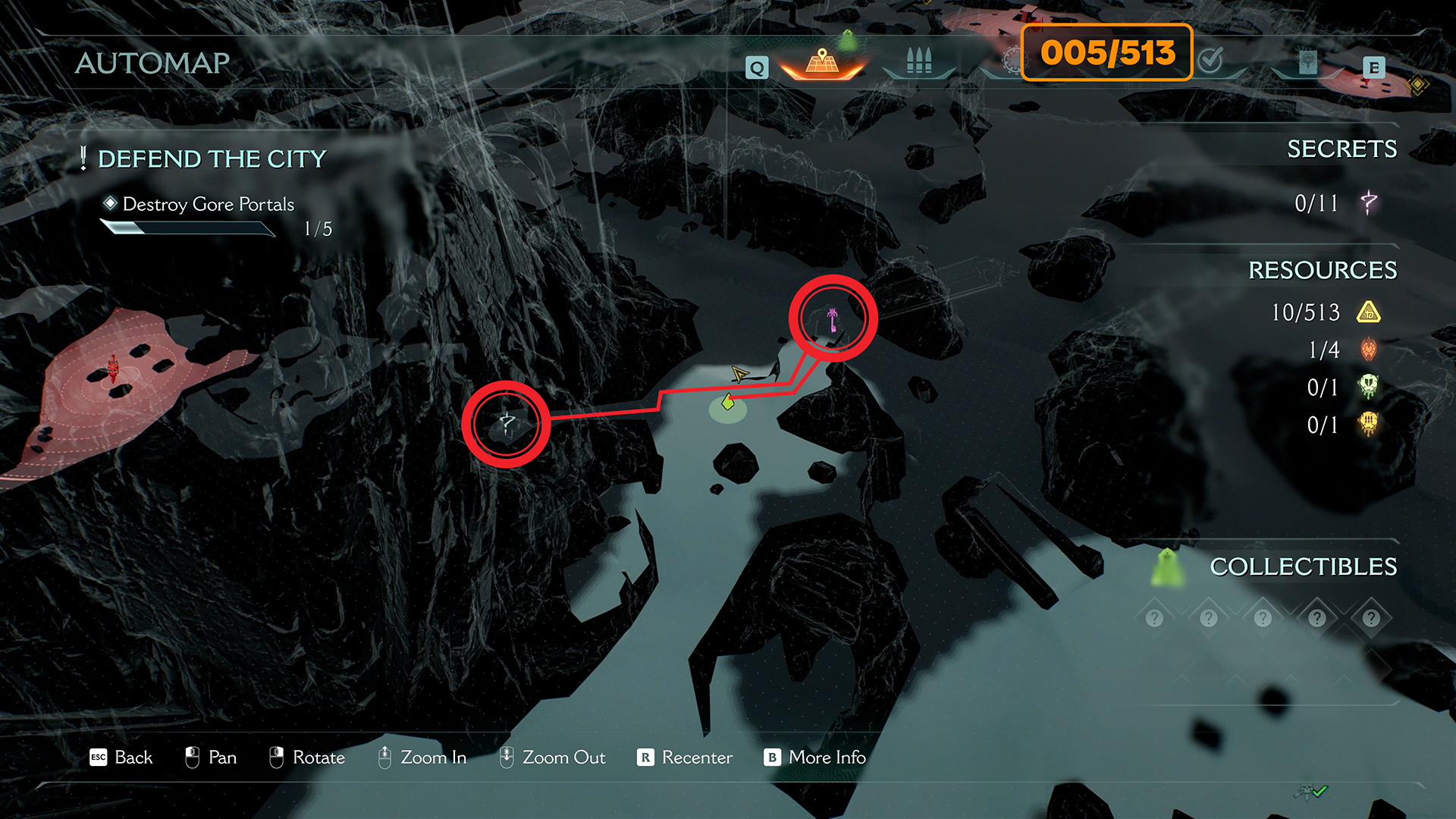Image resolution: width=1456 pixels, height=819 pixels.
Task: Switch to the bullets arsenal tab
Action: coord(918,61)
